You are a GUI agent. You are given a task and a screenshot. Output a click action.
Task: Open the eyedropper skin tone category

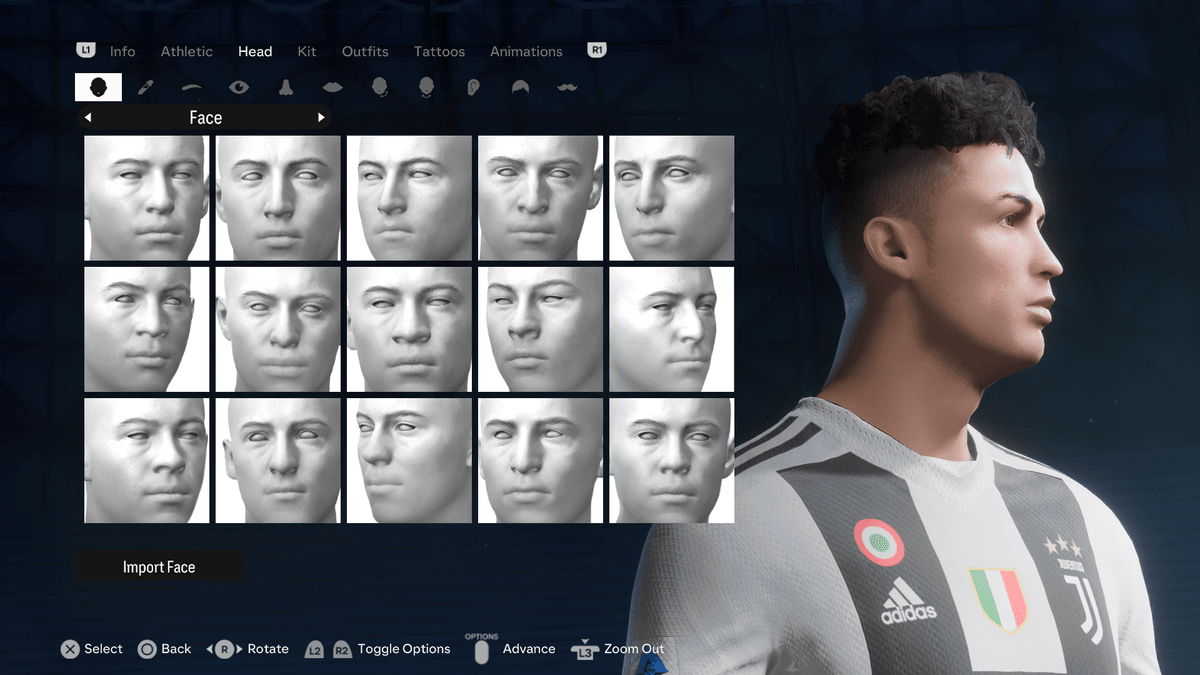pos(145,87)
